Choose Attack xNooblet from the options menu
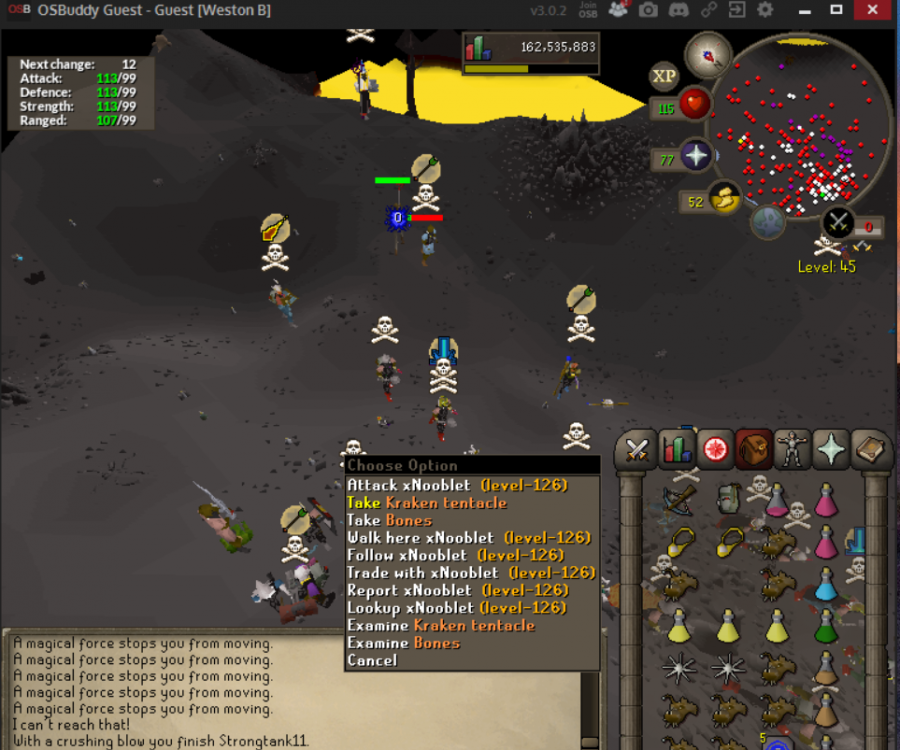The image size is (900, 750). (x=457, y=485)
